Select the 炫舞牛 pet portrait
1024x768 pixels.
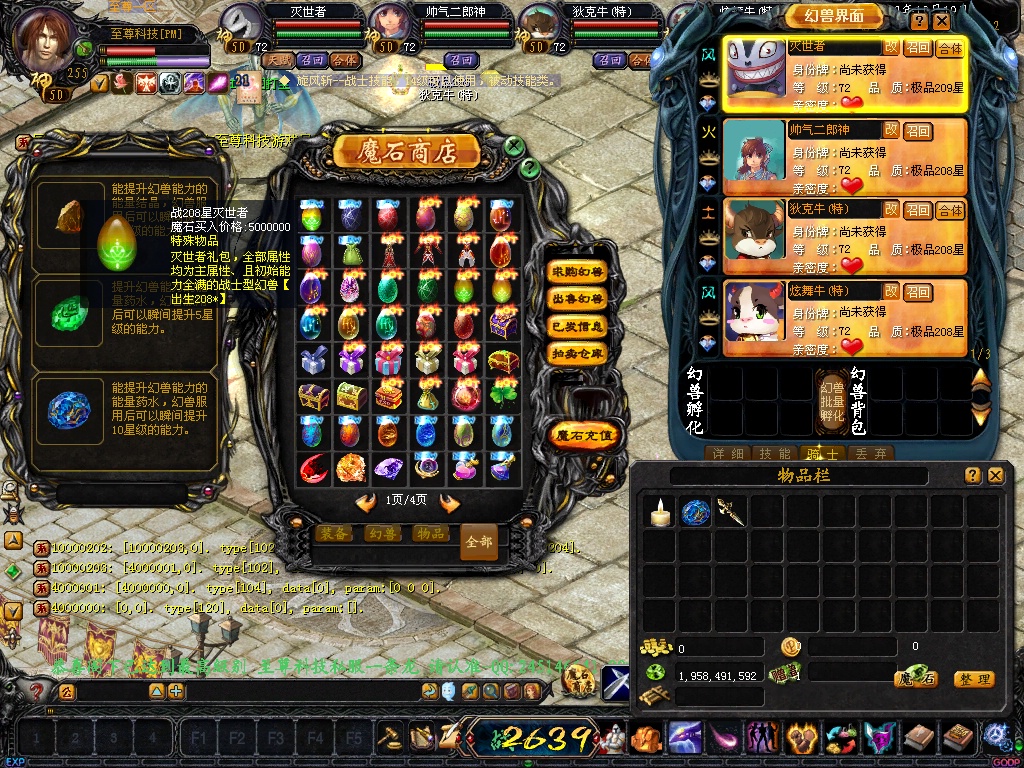(754, 318)
